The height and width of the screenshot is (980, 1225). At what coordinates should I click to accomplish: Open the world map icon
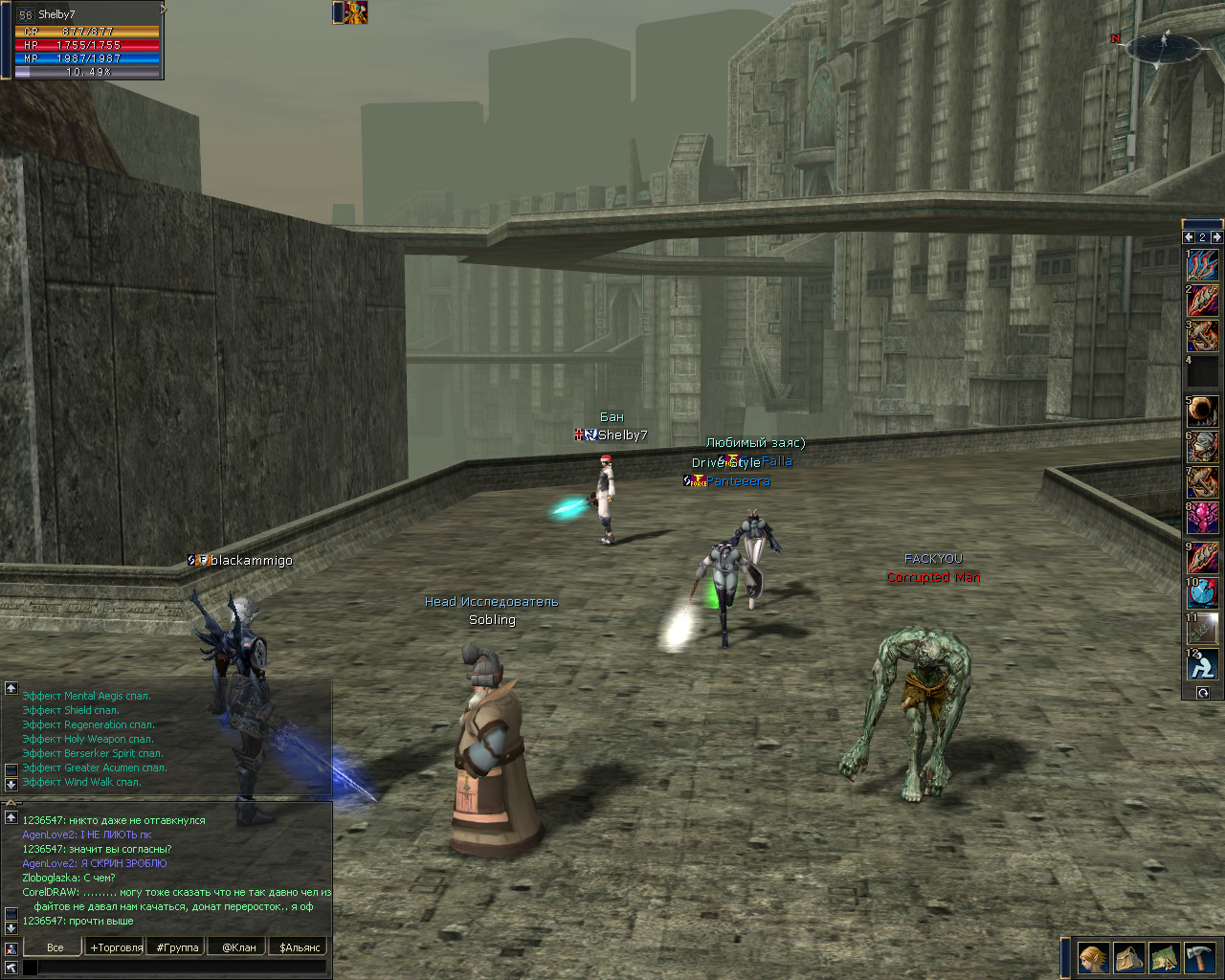(1164, 957)
